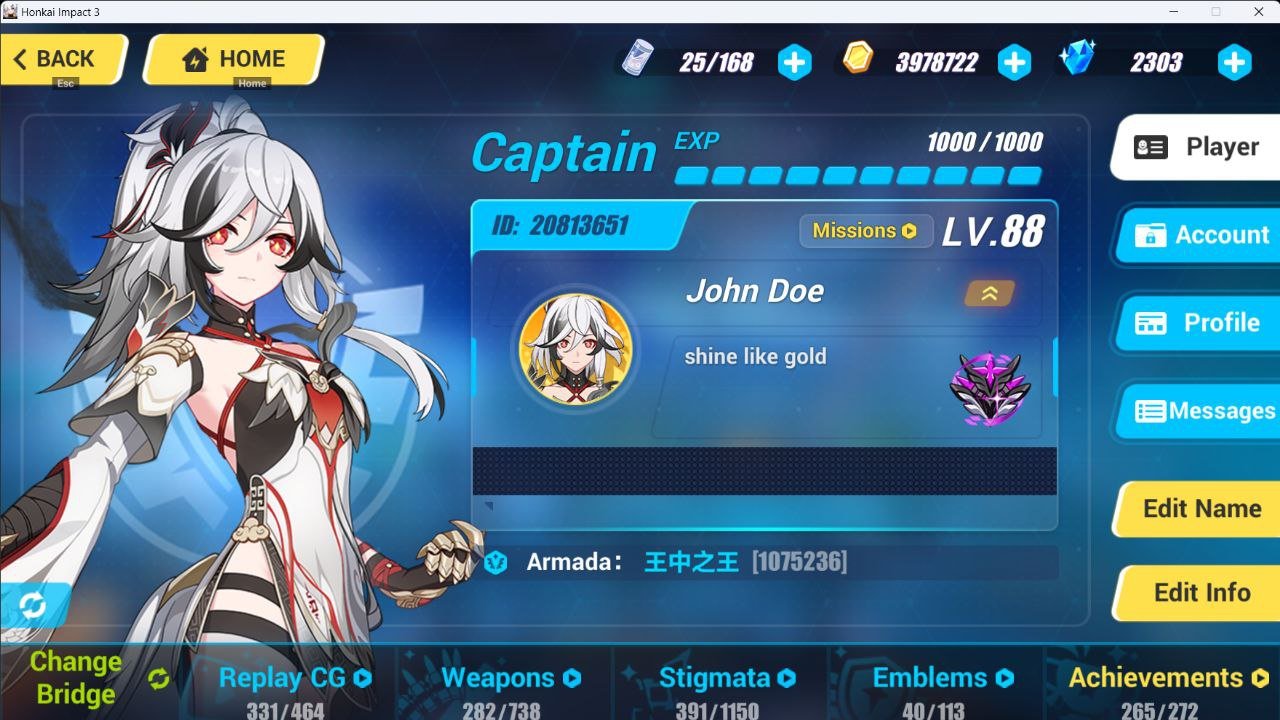This screenshot has width=1280, height=720.
Task: Click the Change Bridge option
Action: click(x=90, y=678)
